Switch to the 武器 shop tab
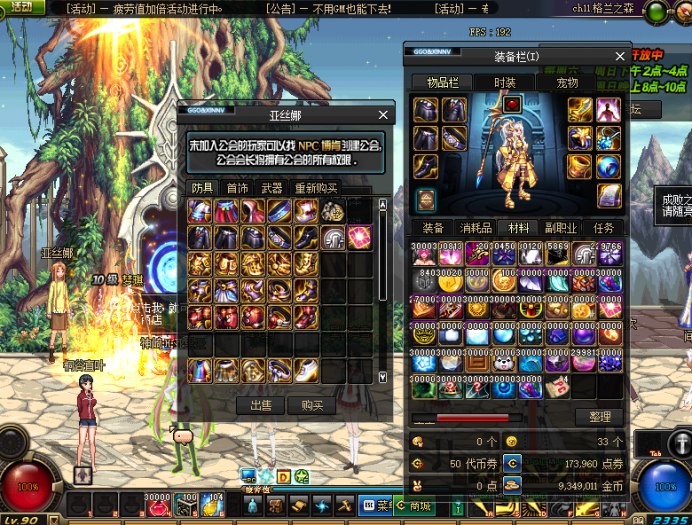692x525 pixels. point(271,188)
